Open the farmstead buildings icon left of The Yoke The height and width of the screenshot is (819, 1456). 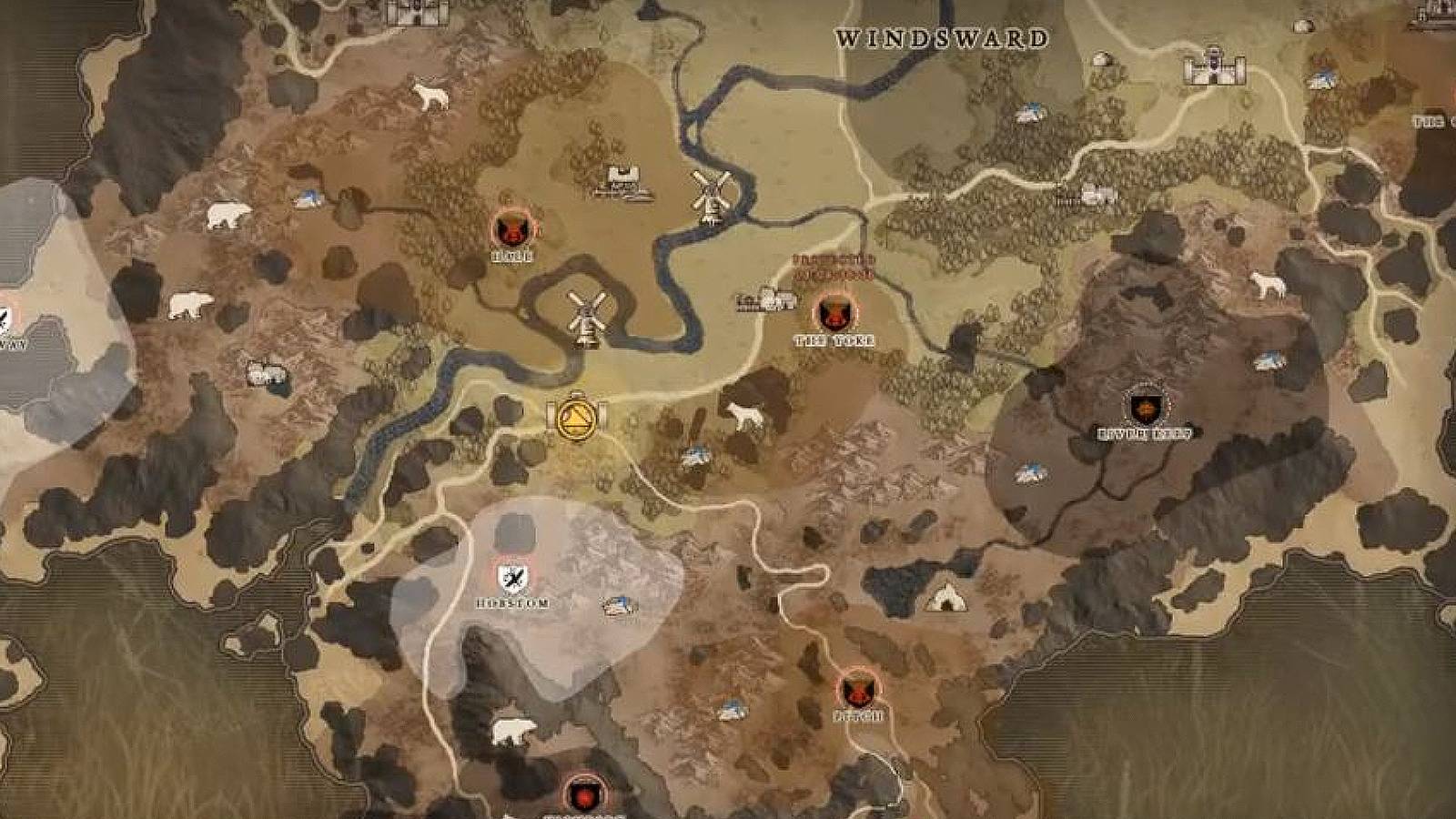point(764,298)
